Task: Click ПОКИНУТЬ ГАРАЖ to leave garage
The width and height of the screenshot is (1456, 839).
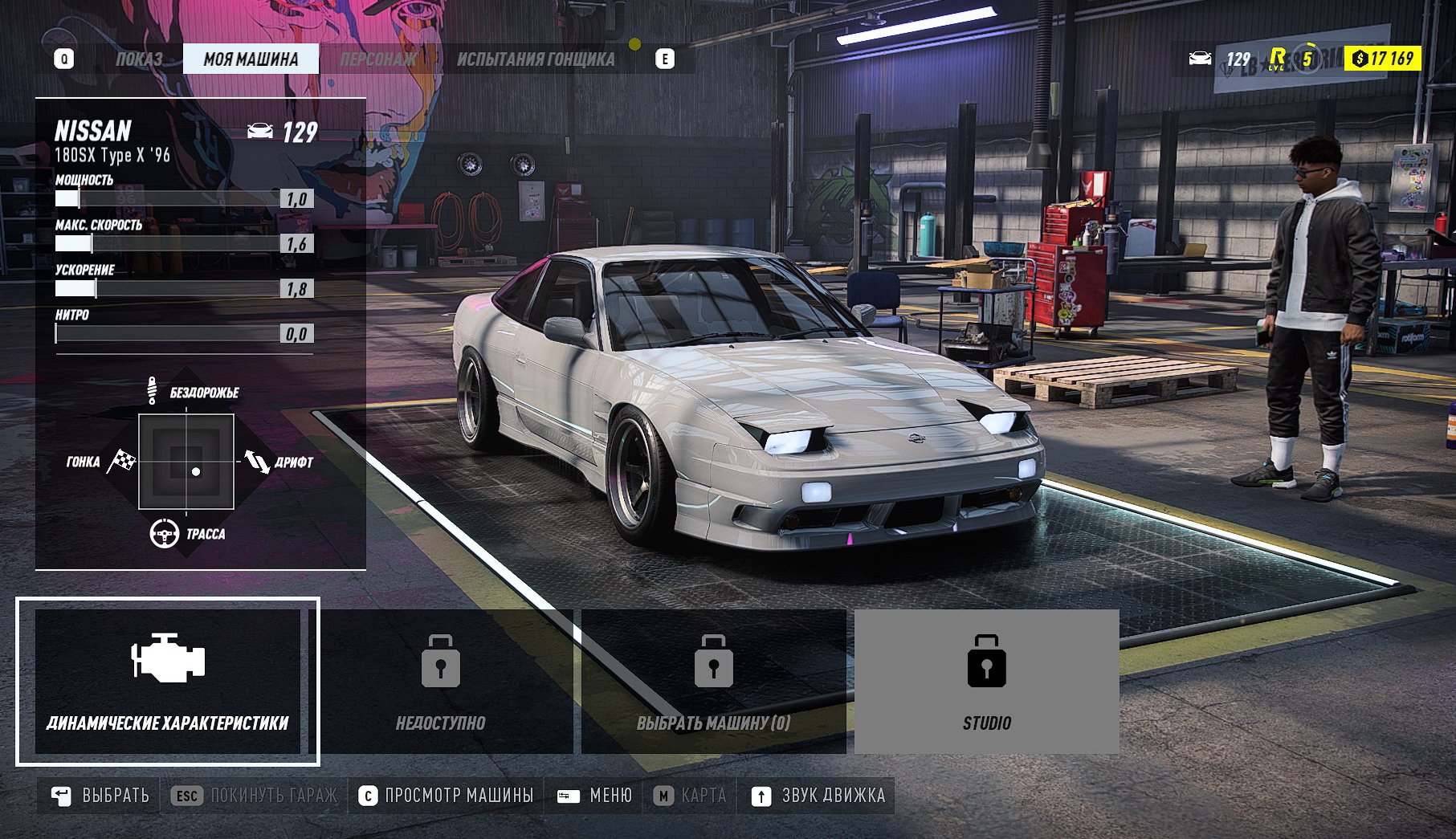Action: point(255,796)
